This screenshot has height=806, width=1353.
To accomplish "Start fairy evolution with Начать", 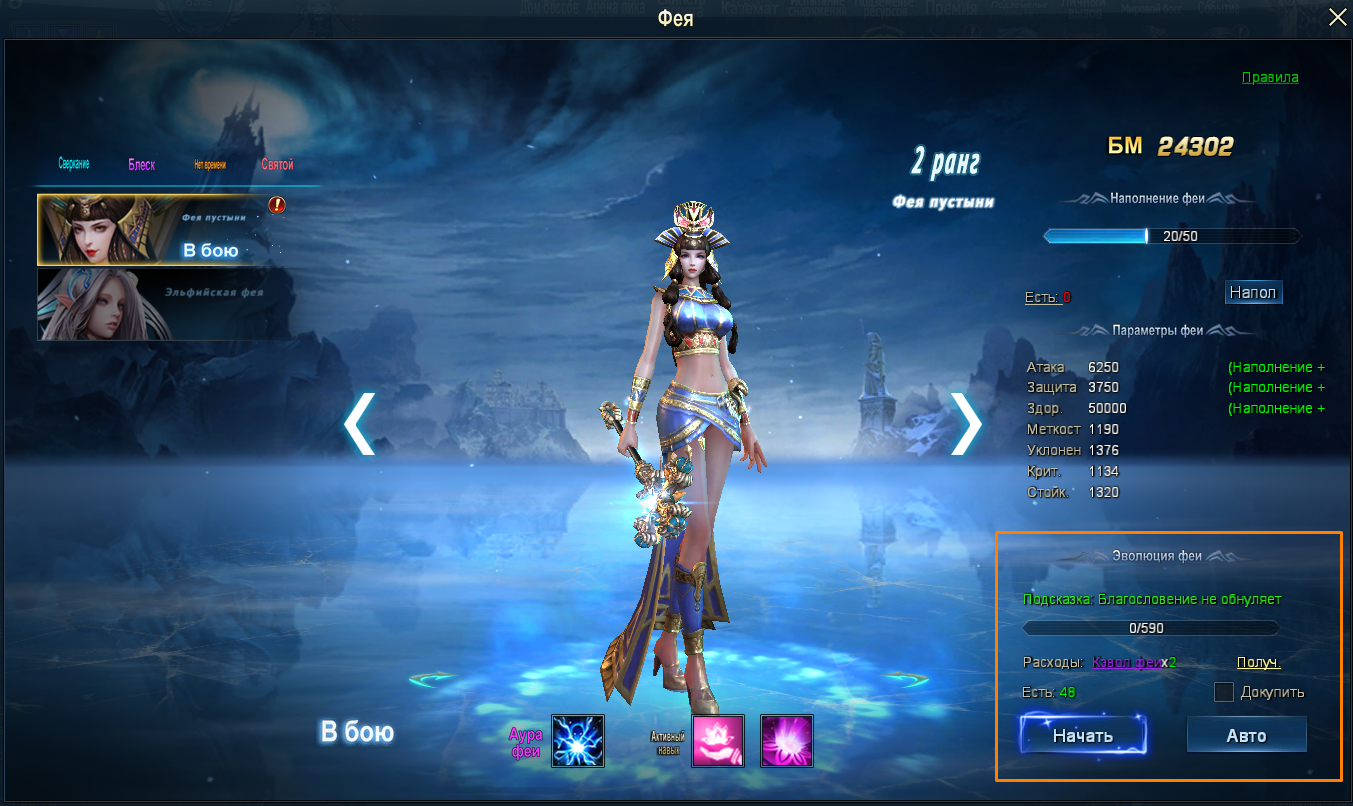I will 1083,736.
